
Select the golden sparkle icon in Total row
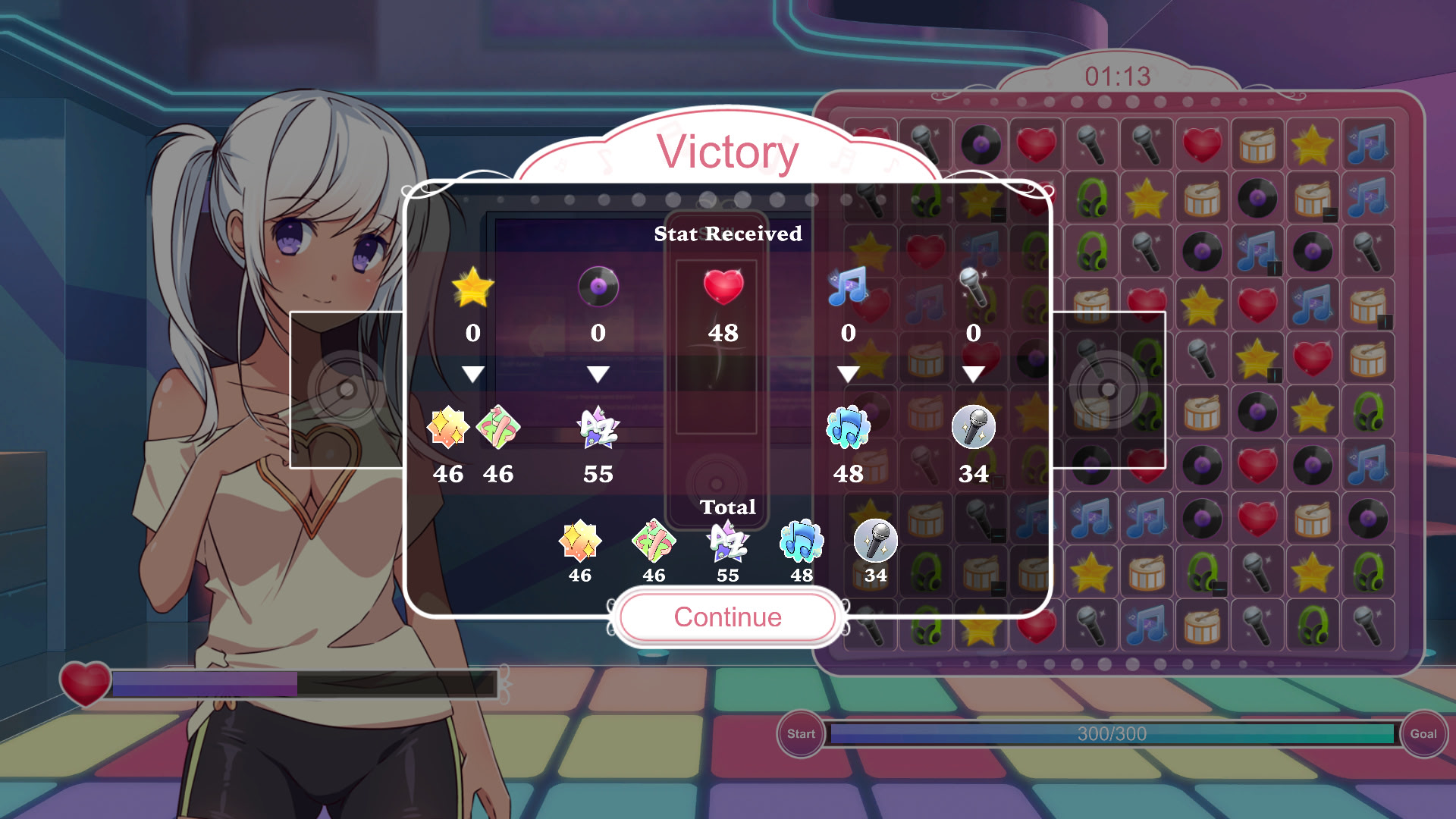point(580,542)
